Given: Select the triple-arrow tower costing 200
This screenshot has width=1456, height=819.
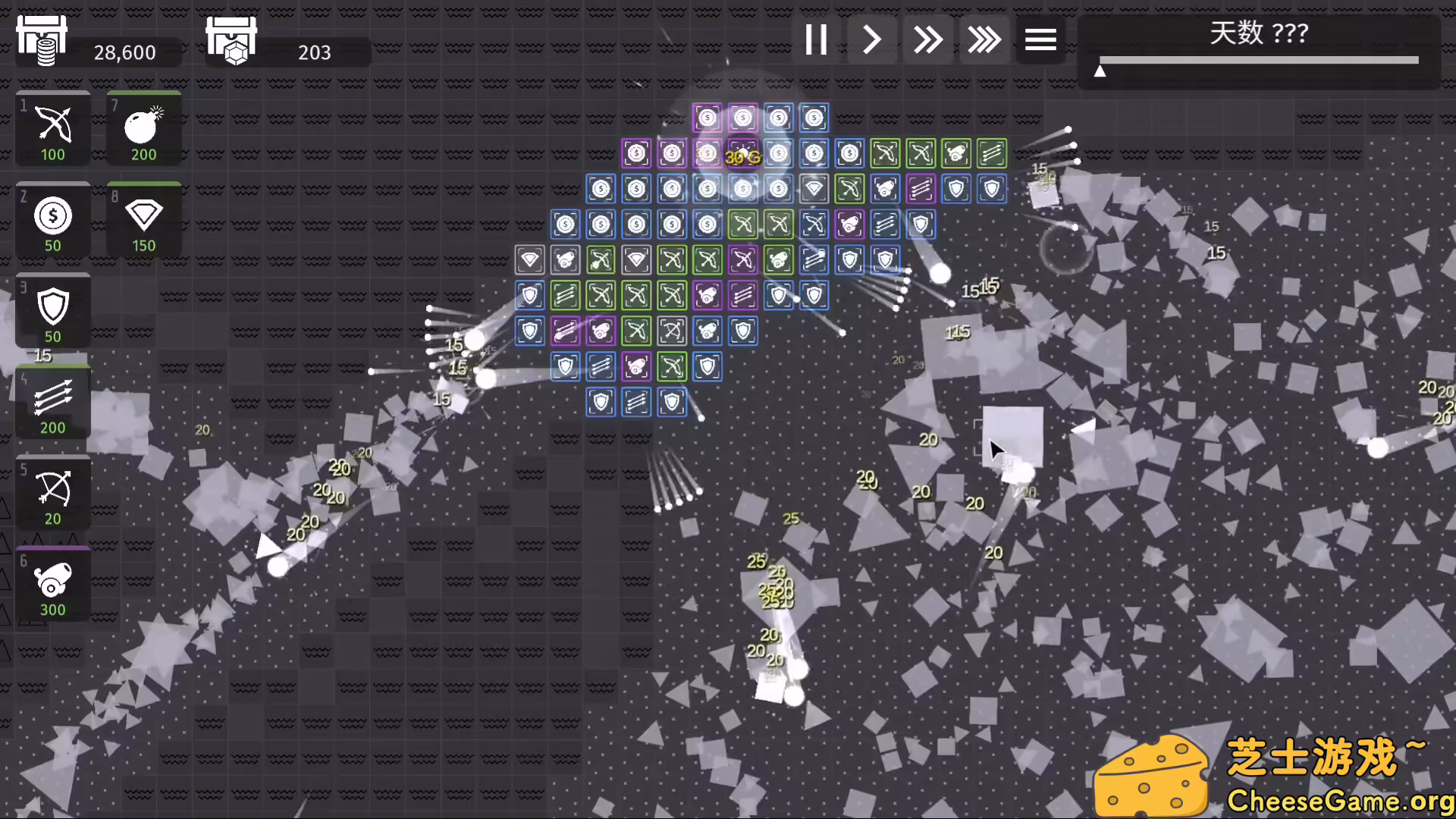Looking at the screenshot, I should 52,400.
